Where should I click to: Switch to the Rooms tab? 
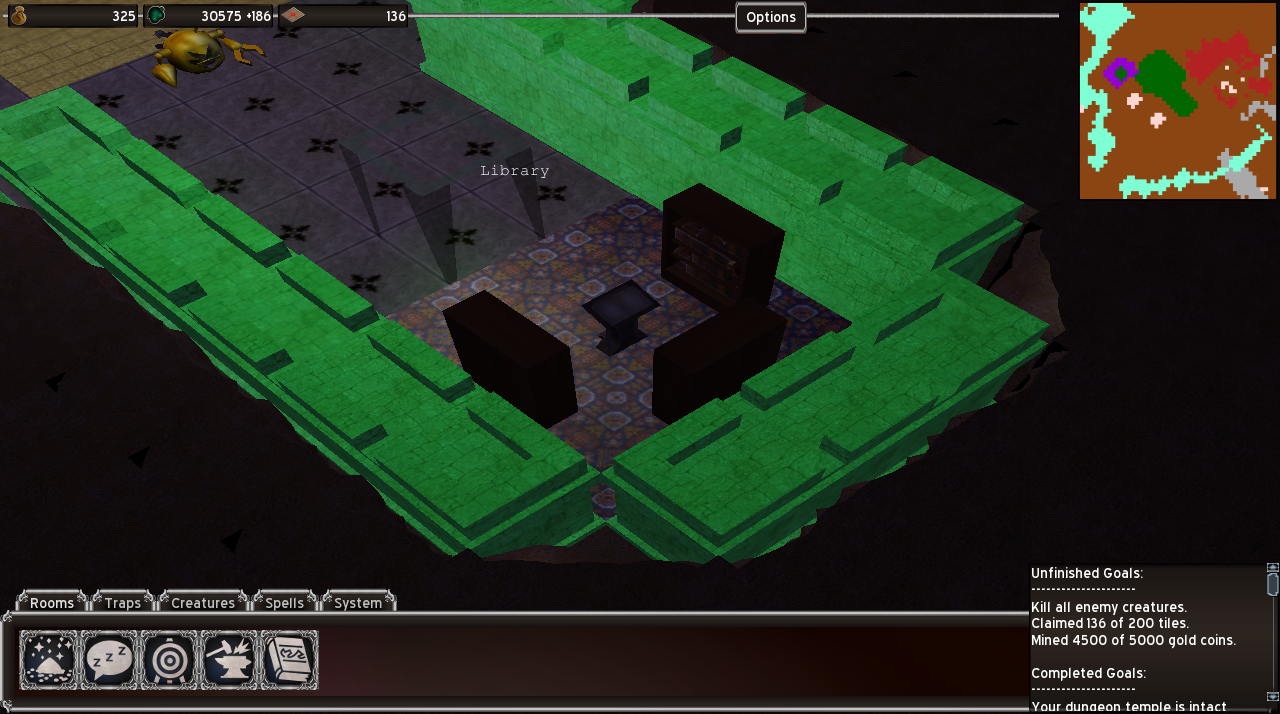(52, 602)
